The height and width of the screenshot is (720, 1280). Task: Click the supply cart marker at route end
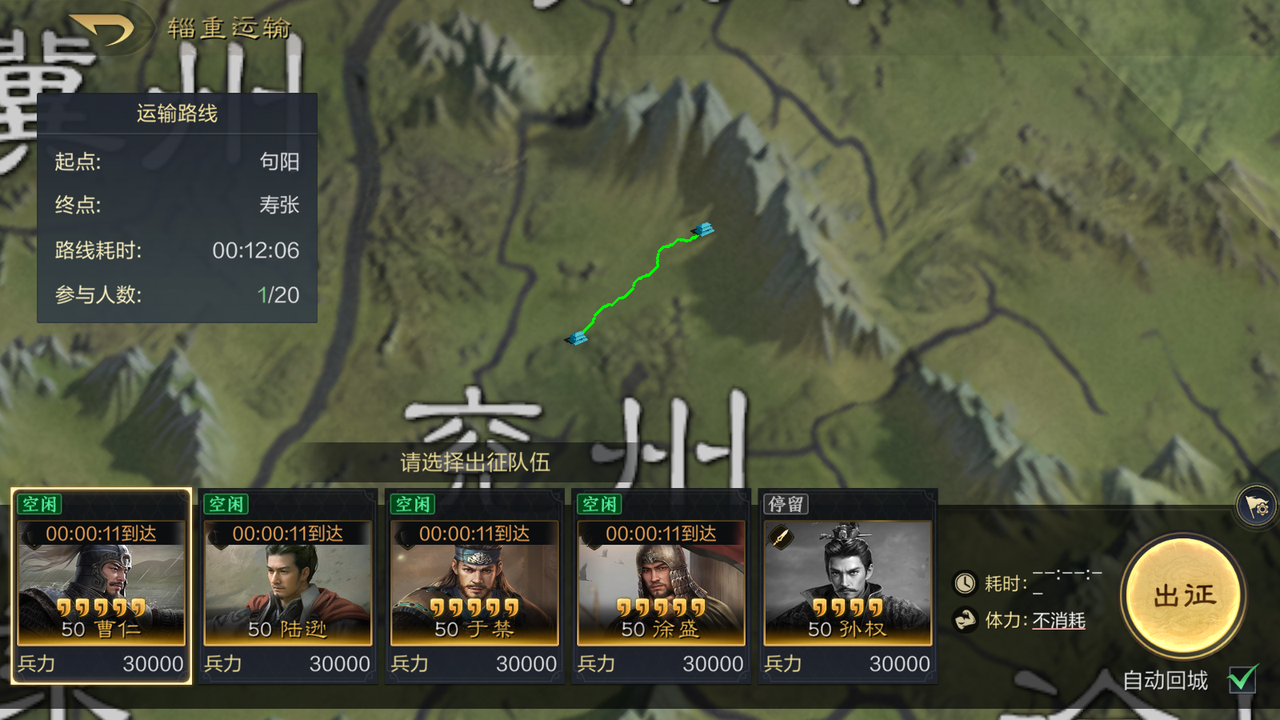(703, 231)
